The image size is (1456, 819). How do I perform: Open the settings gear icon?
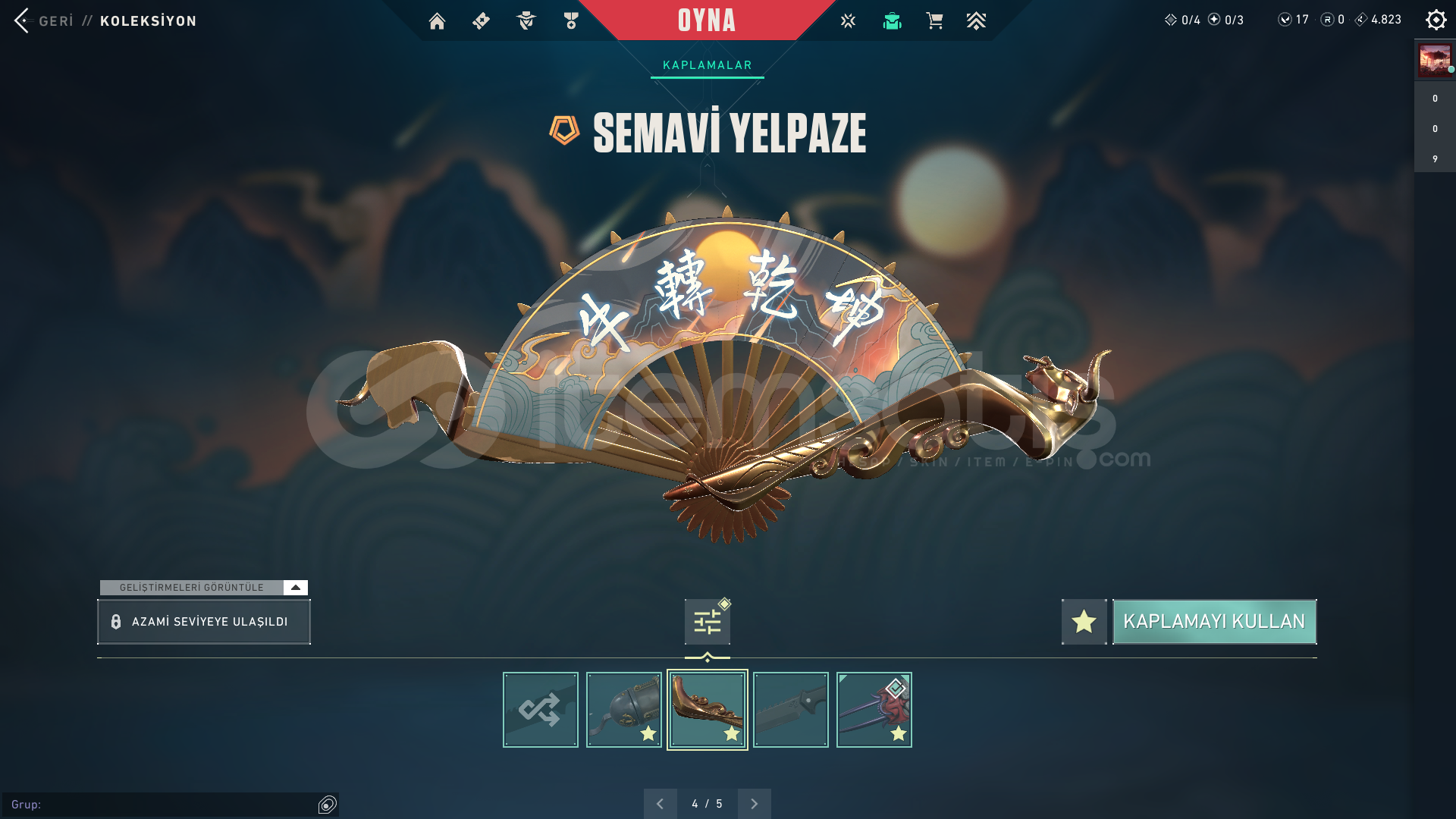(x=1436, y=19)
